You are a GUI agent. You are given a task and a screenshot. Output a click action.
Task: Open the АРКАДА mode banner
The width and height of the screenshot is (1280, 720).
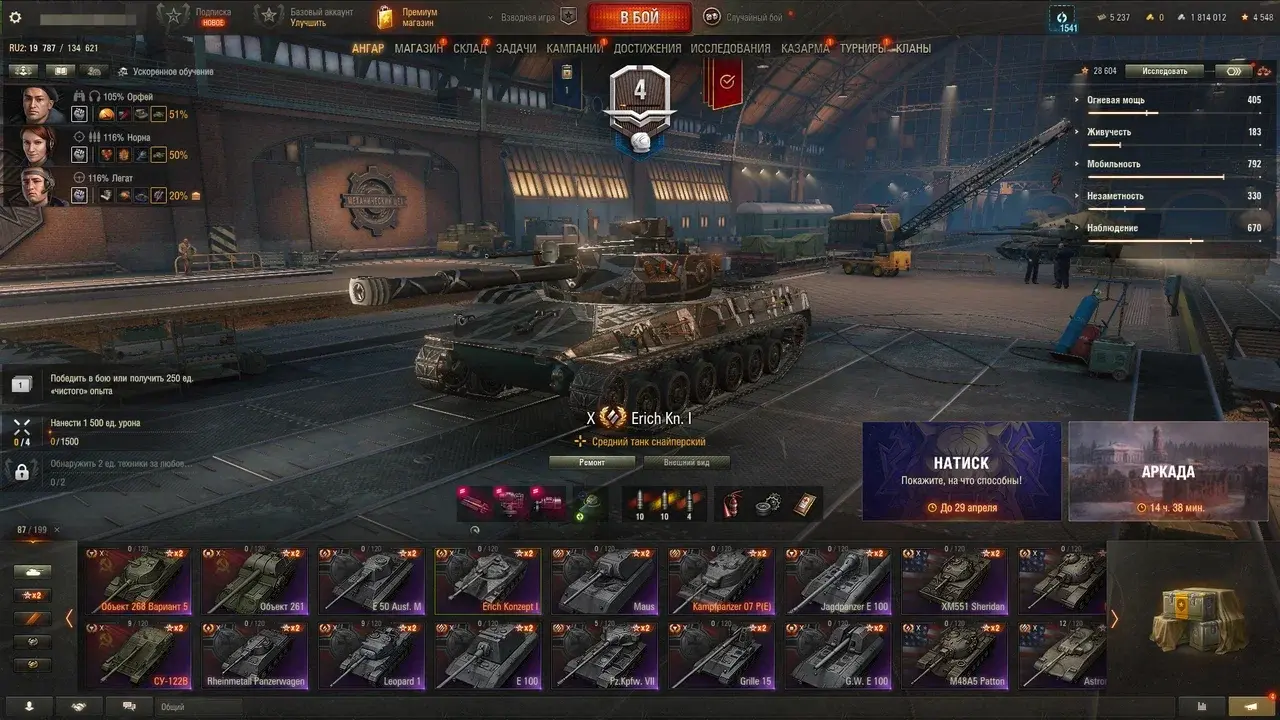[1168, 471]
